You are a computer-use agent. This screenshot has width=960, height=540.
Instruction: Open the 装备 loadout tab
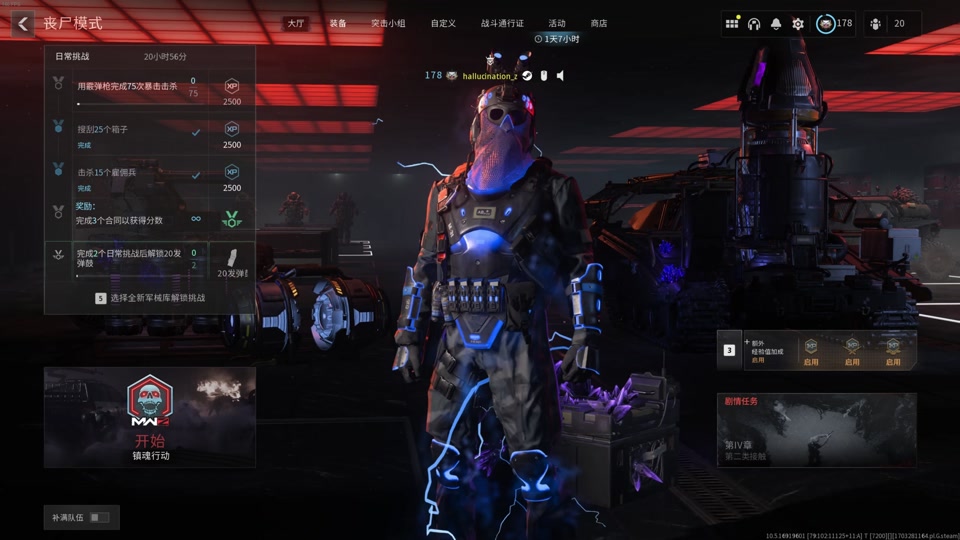(x=338, y=23)
